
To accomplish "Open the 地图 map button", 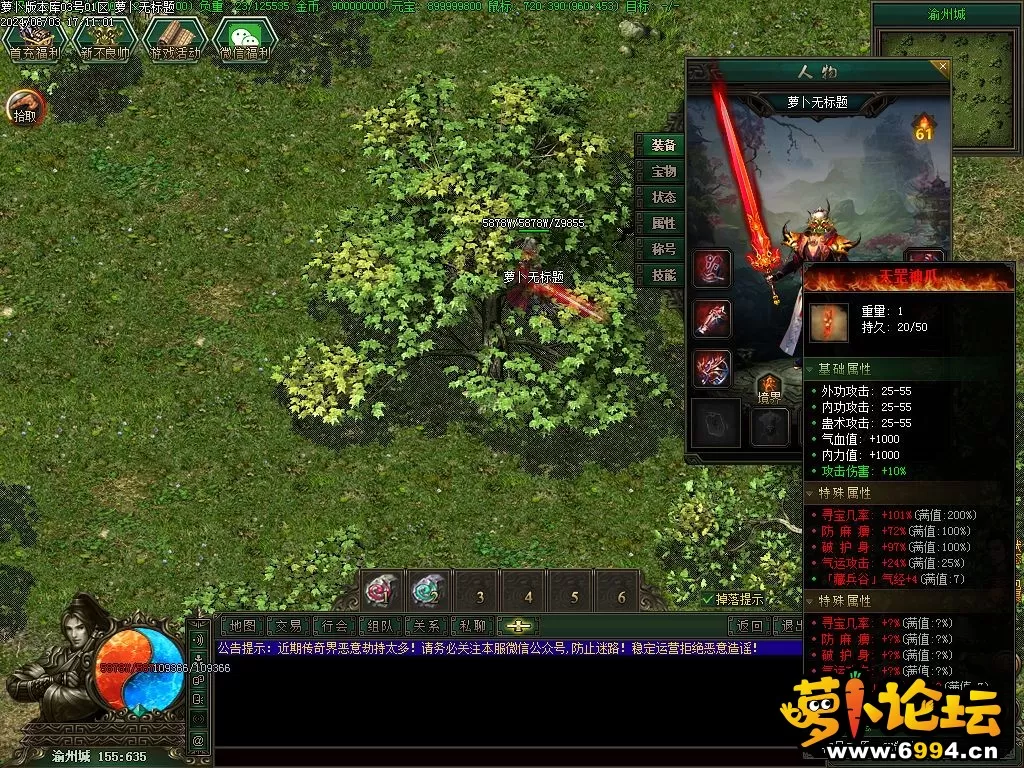I will click(x=243, y=626).
